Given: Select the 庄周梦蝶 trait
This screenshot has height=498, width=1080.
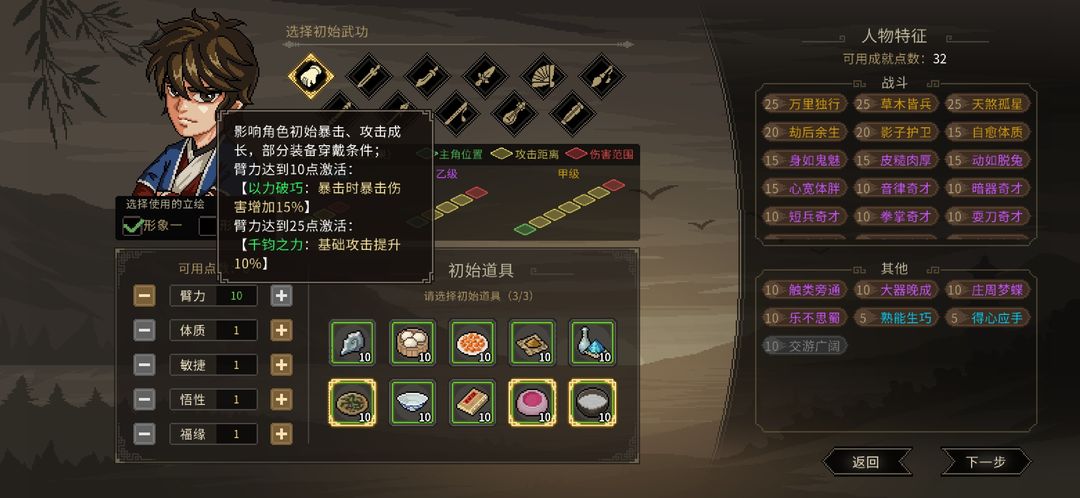Looking at the screenshot, I should [986, 290].
